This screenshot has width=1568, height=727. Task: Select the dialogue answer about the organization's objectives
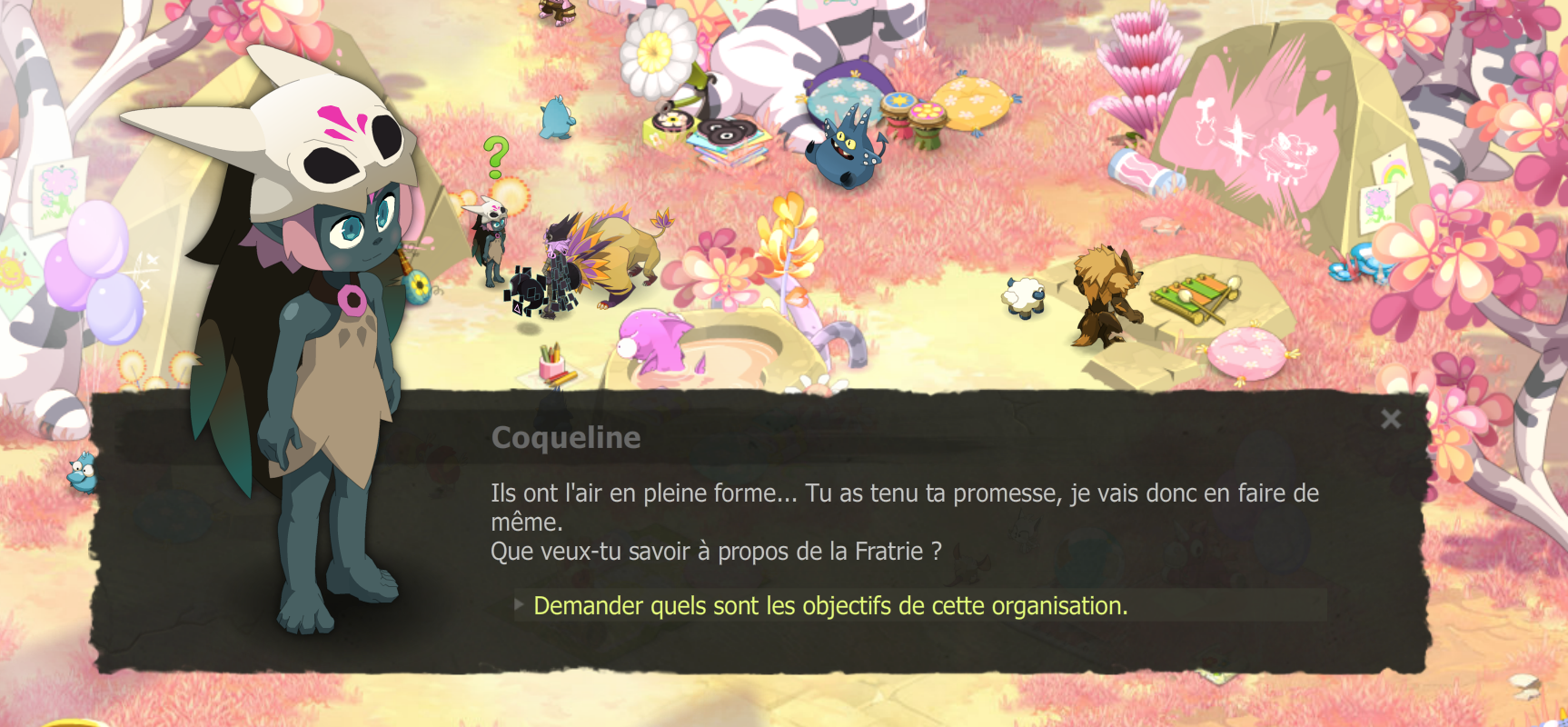[829, 604]
